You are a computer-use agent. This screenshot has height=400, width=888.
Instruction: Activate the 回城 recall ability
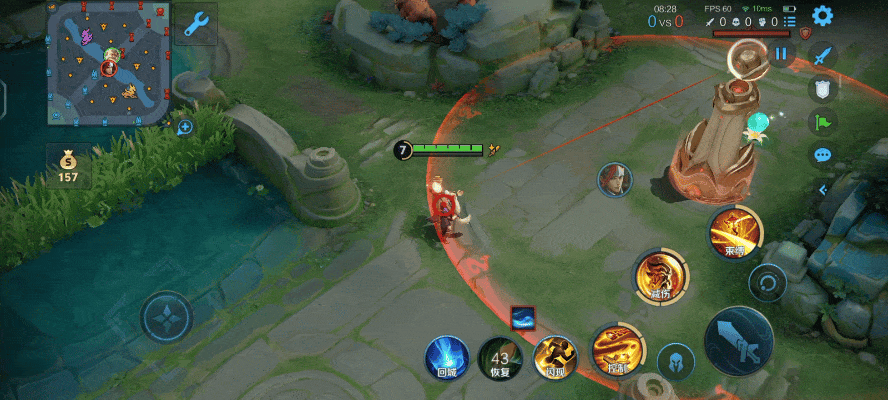[x=447, y=358]
